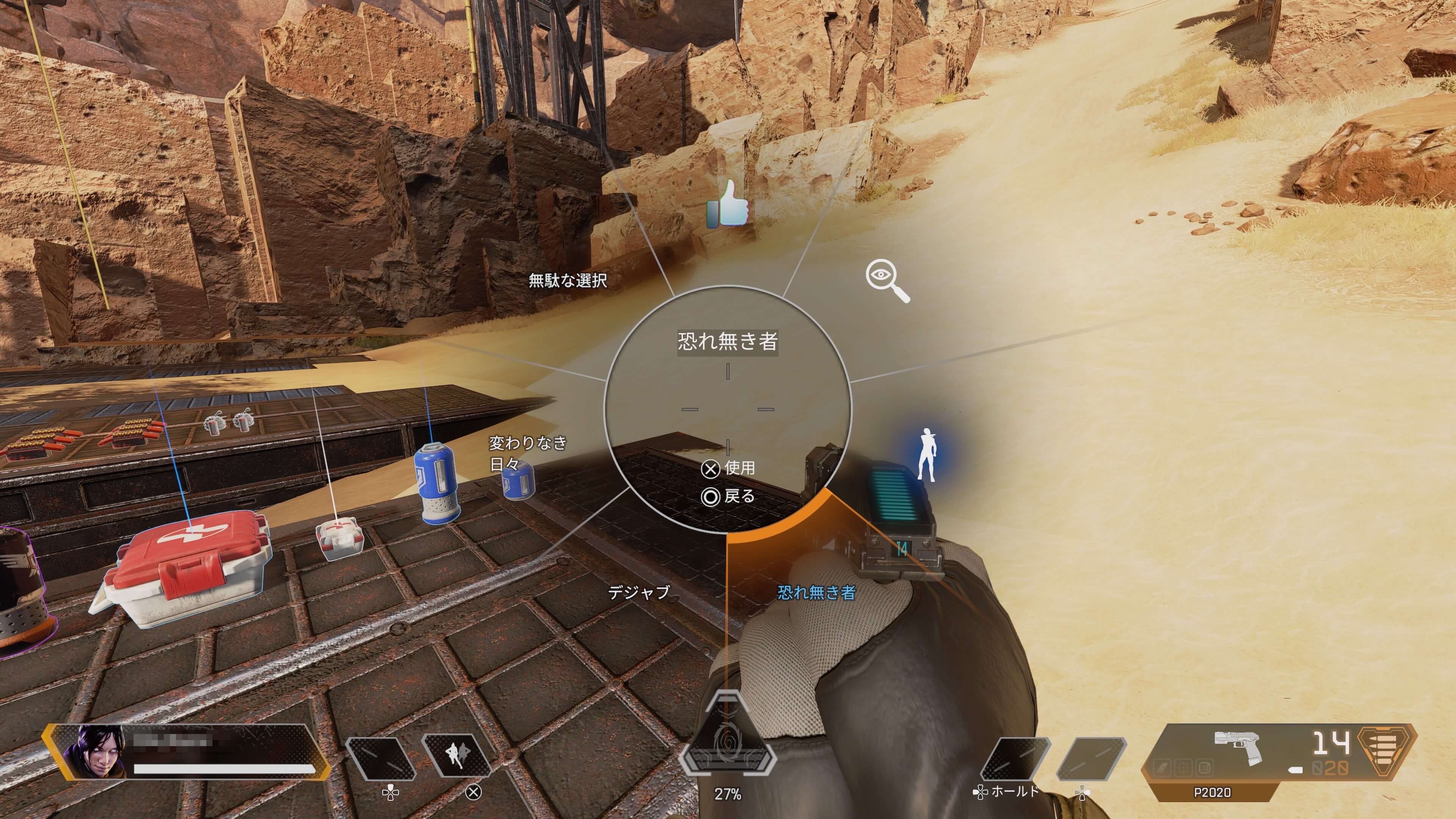Select the 無駄な選択 quip

[x=568, y=280]
